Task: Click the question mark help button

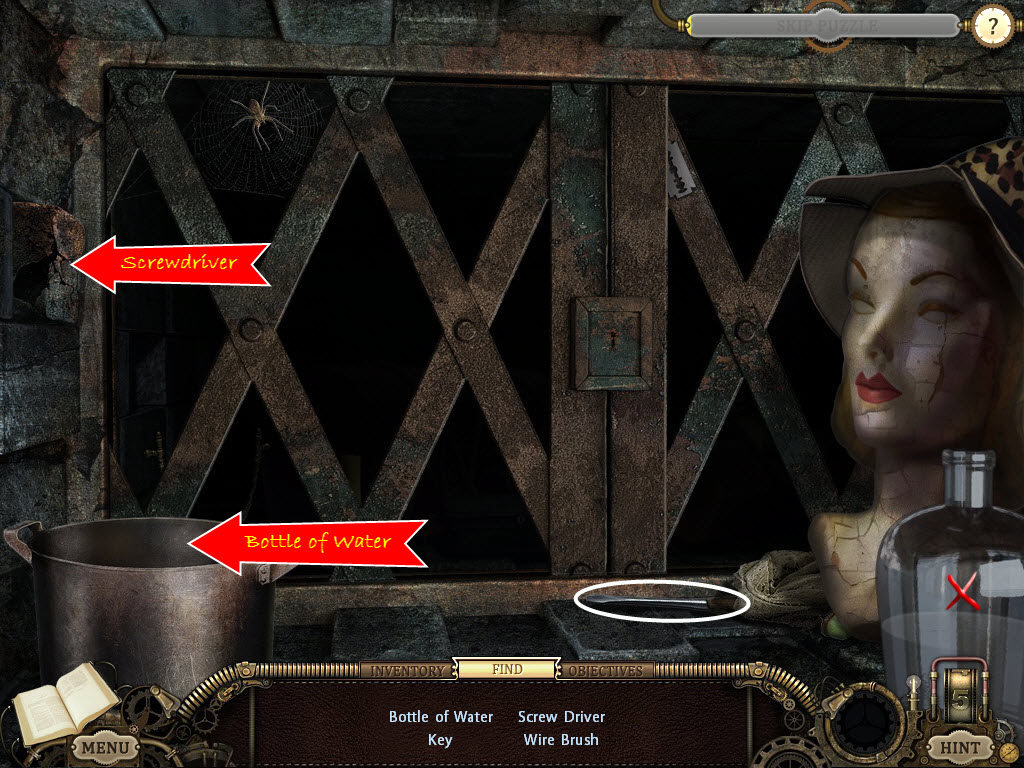Action: [992, 27]
